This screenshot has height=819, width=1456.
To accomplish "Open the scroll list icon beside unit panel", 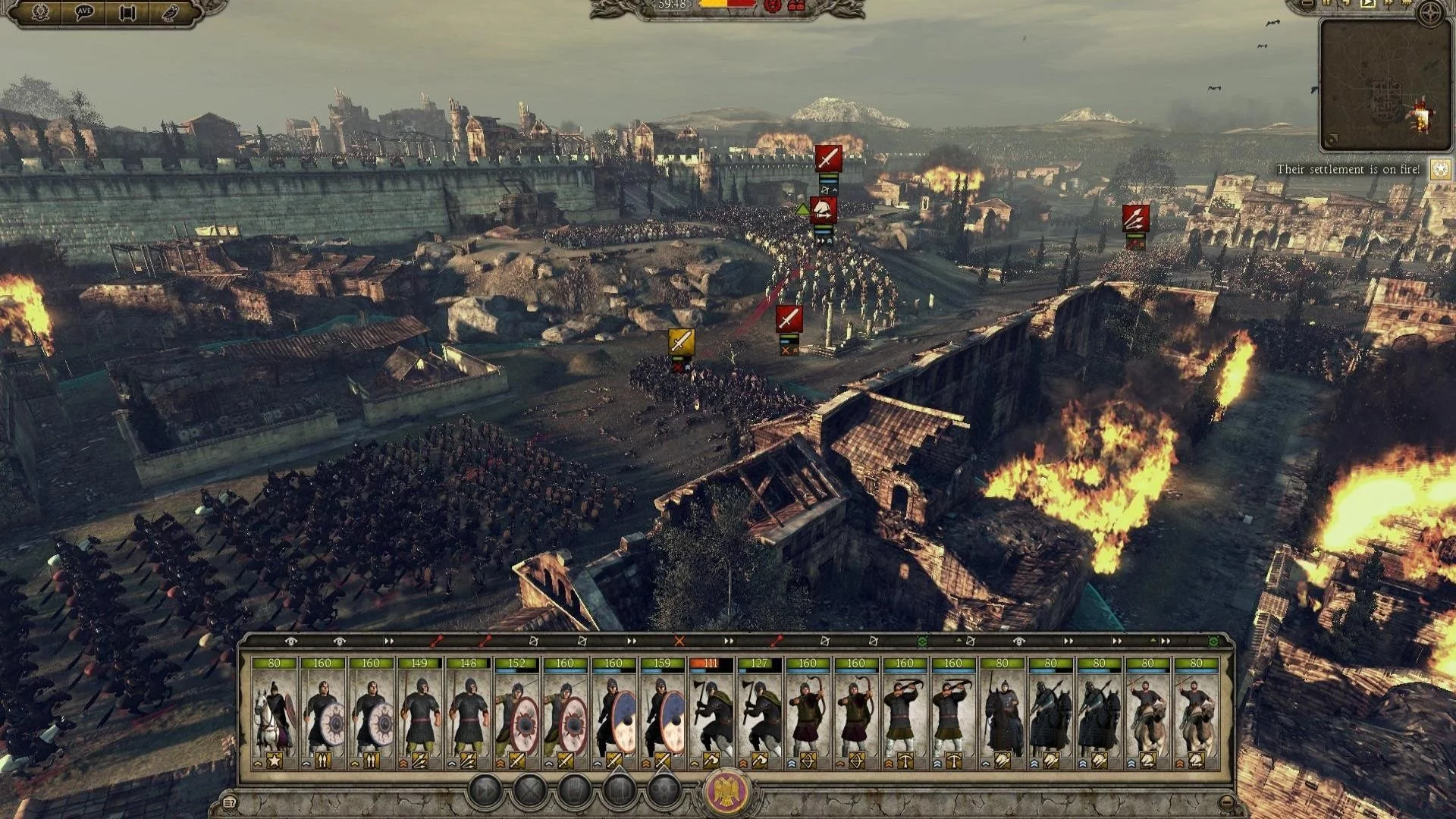I will (229, 802).
